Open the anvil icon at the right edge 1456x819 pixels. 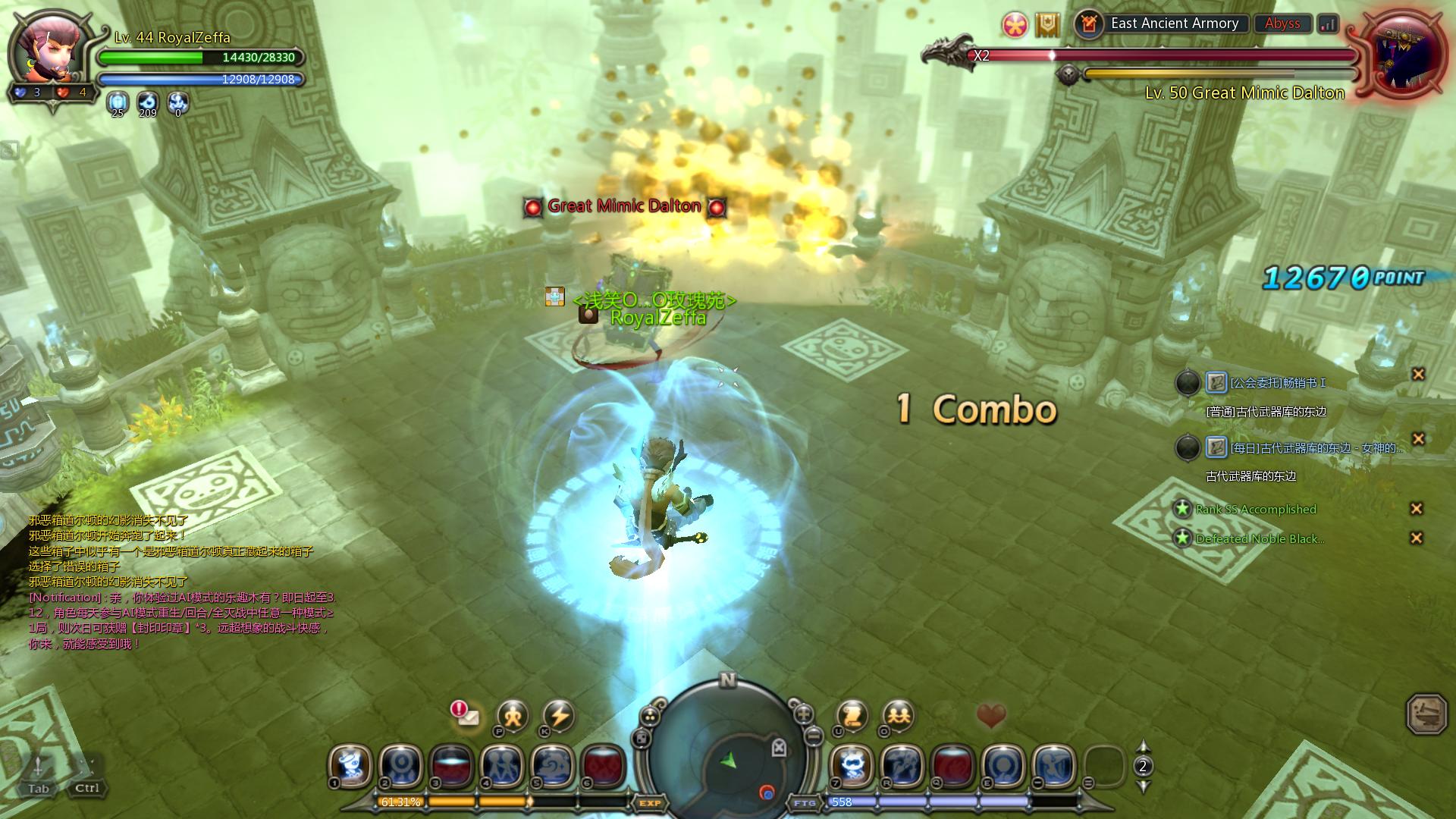(1426, 714)
